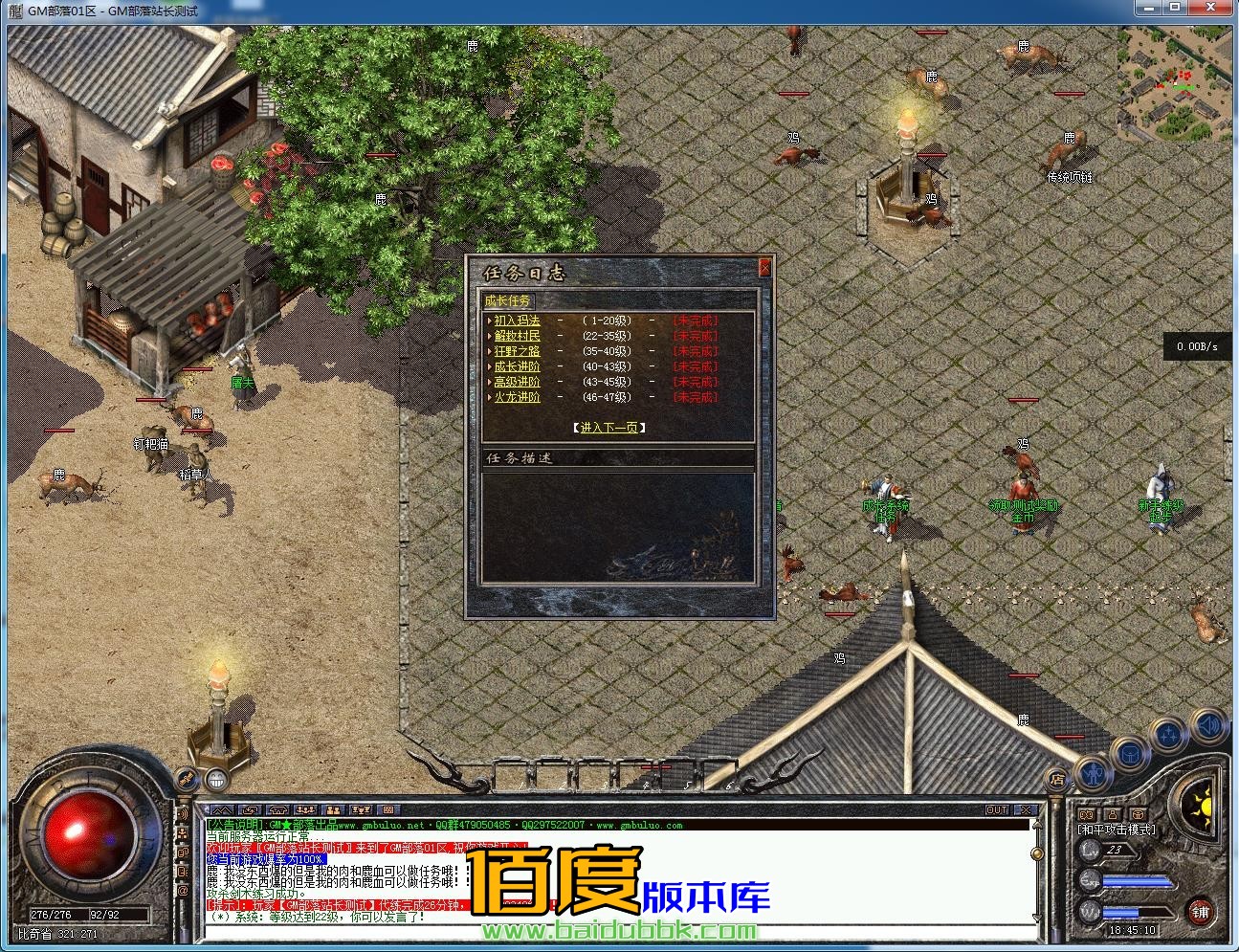1239x952 pixels.
Task: Select the 成长任务 tab
Action: (x=507, y=300)
